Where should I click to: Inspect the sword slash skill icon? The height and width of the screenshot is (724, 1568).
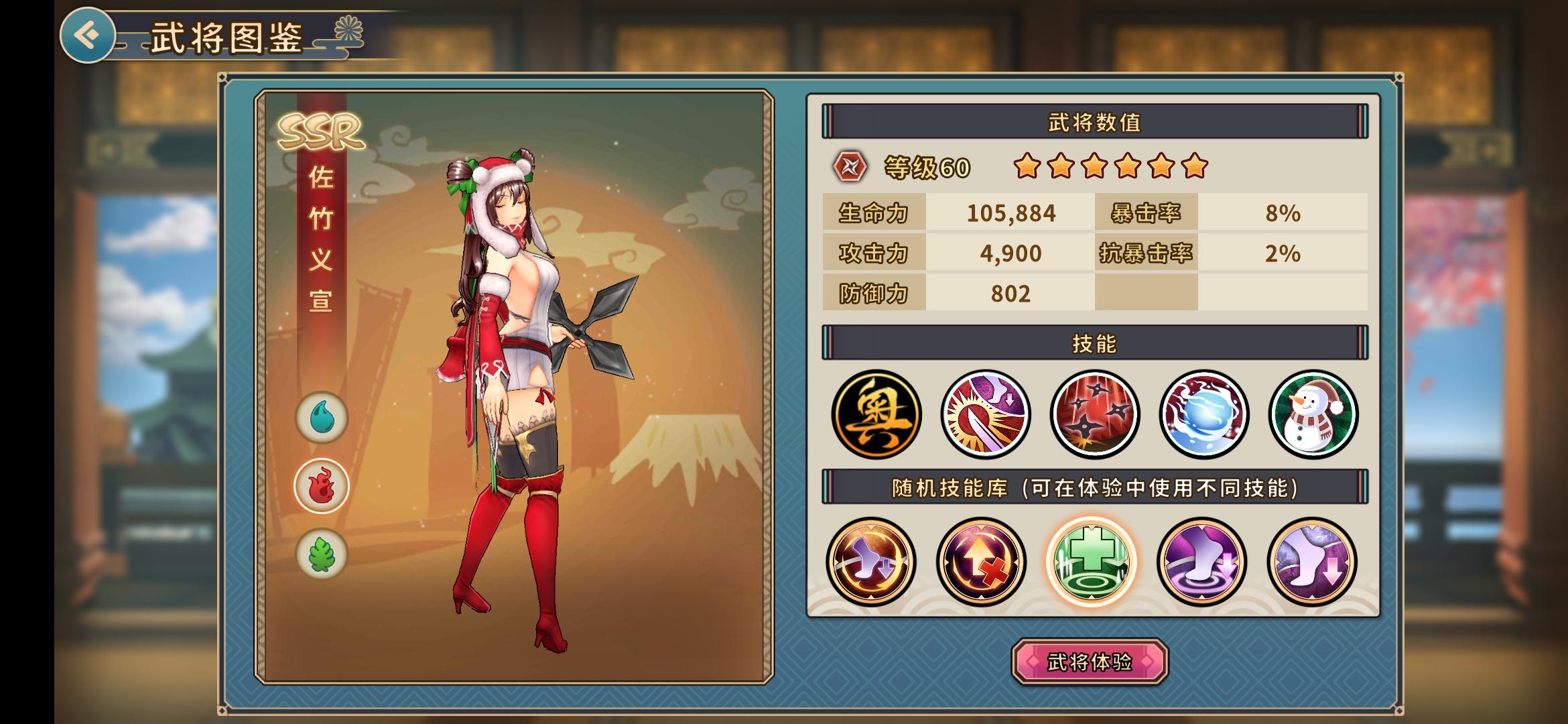(x=985, y=414)
